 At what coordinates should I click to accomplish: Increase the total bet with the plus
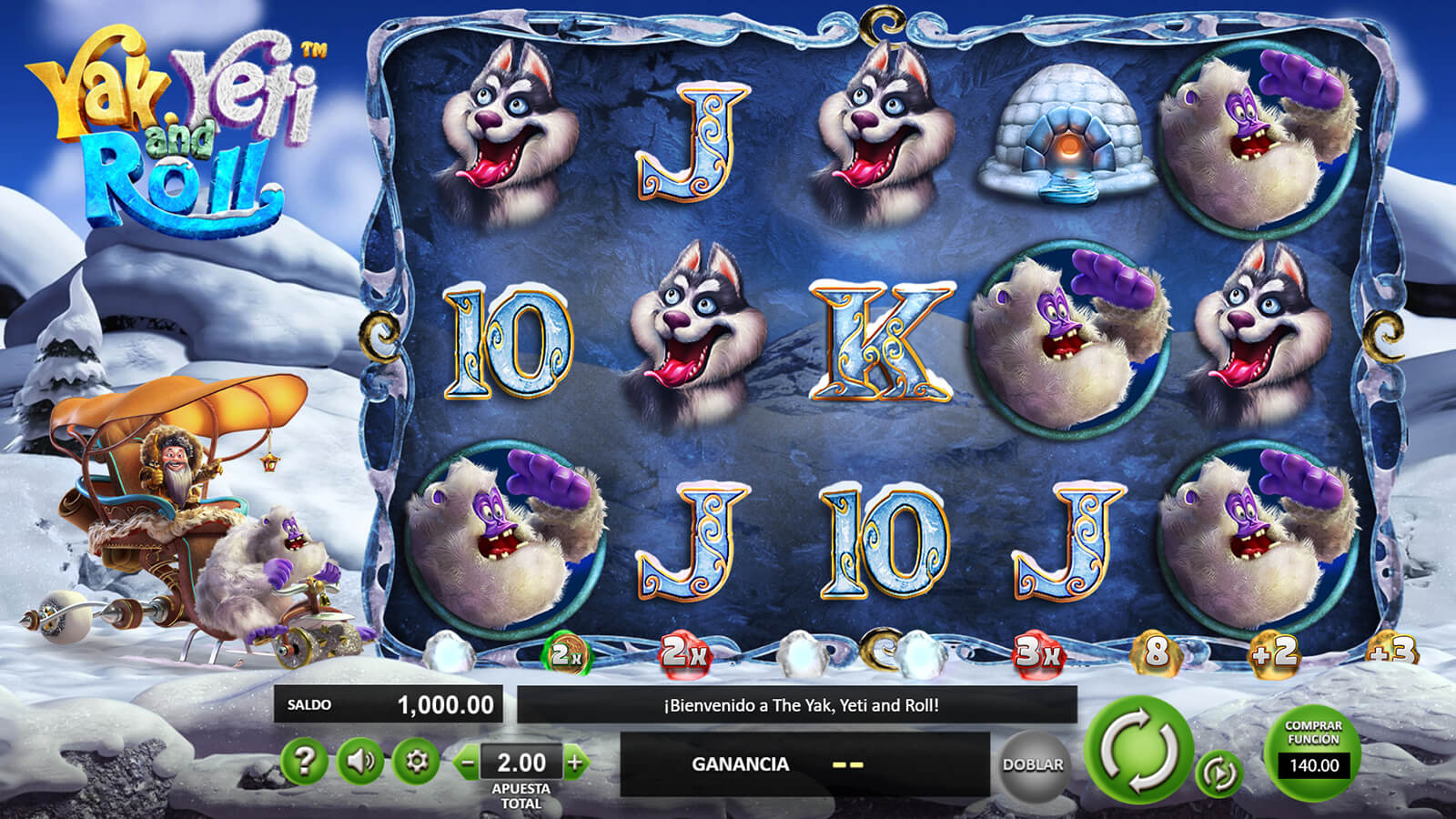click(x=575, y=763)
